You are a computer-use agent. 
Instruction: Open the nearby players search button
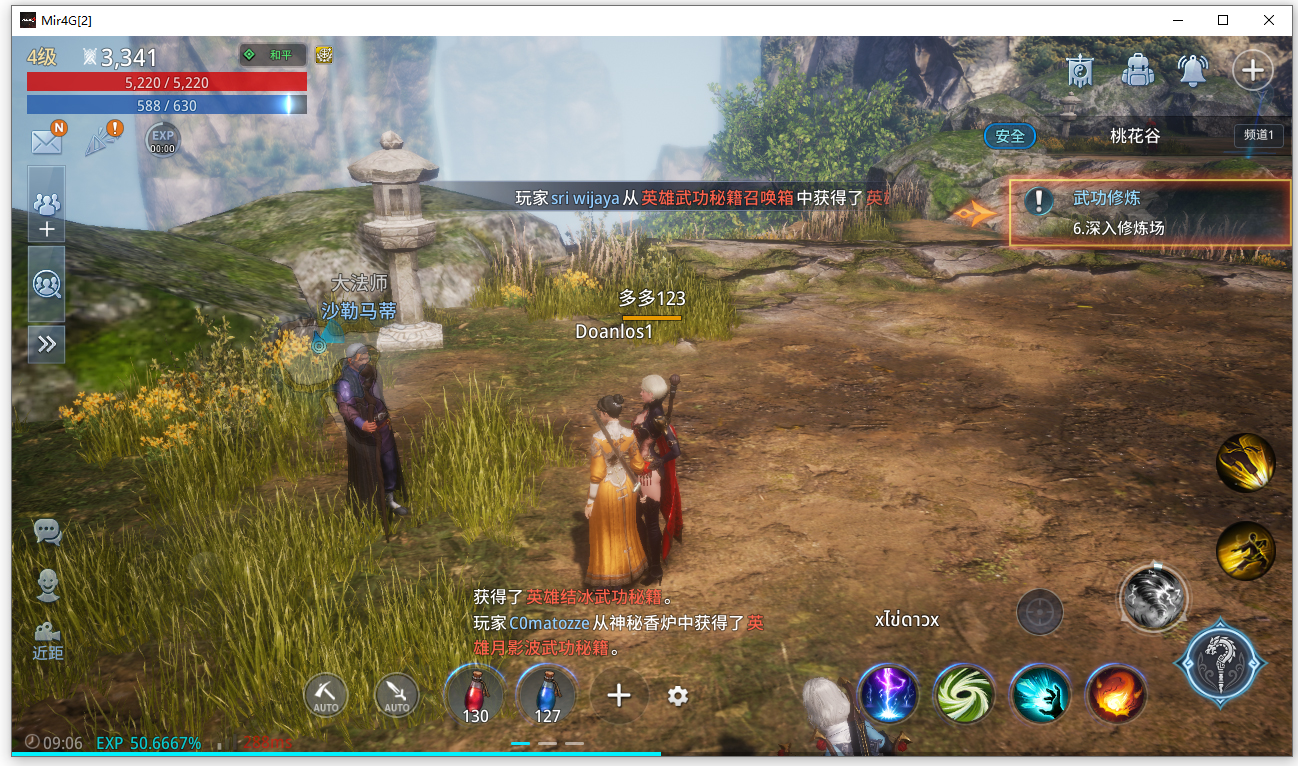[x=47, y=284]
